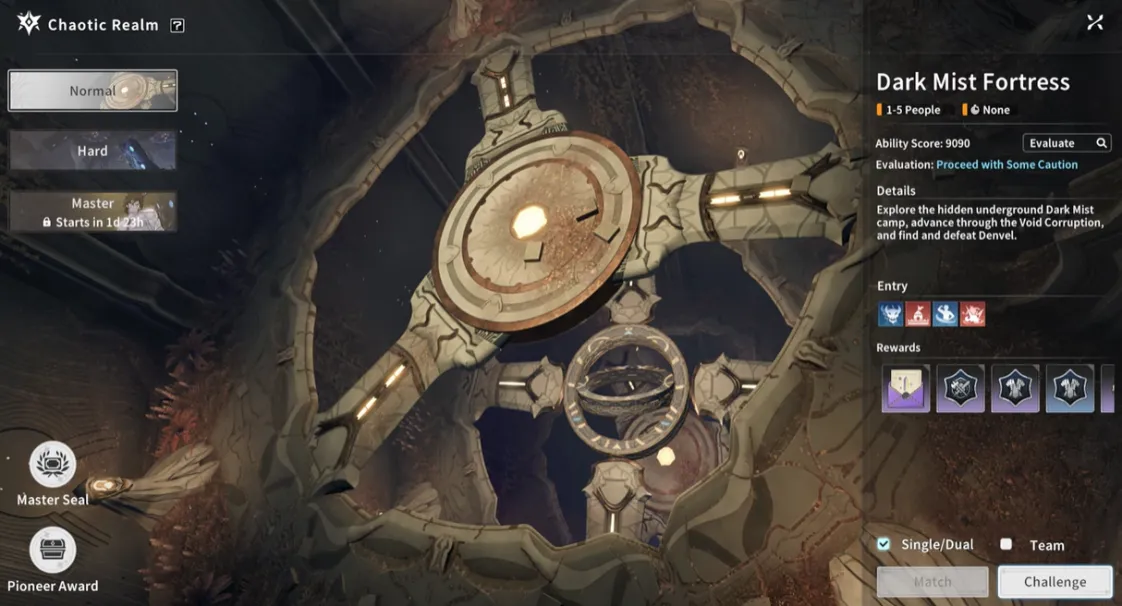
Task: View the red beast entry icon
Action: [x=972, y=315]
